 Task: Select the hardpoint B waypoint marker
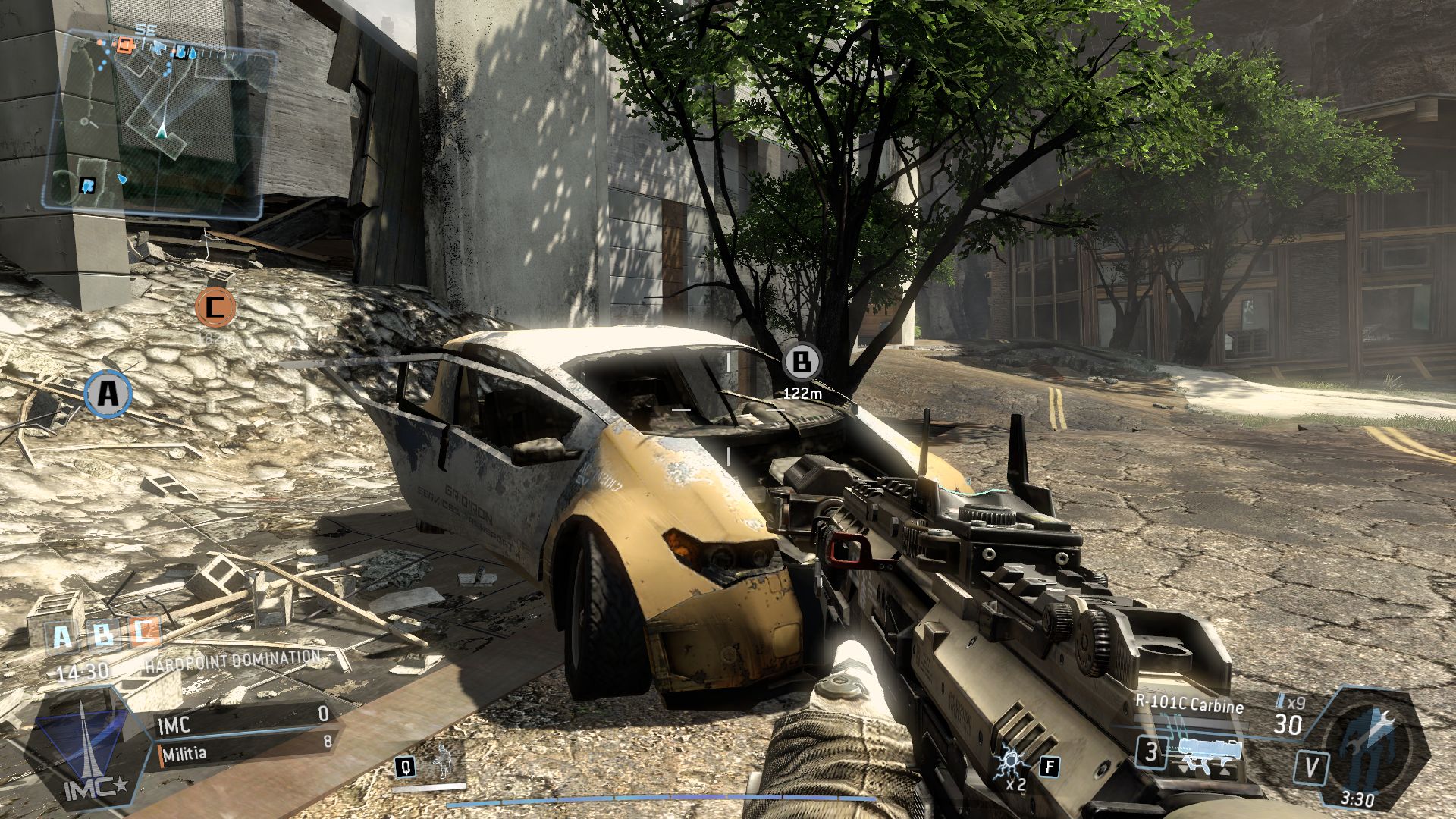802,362
